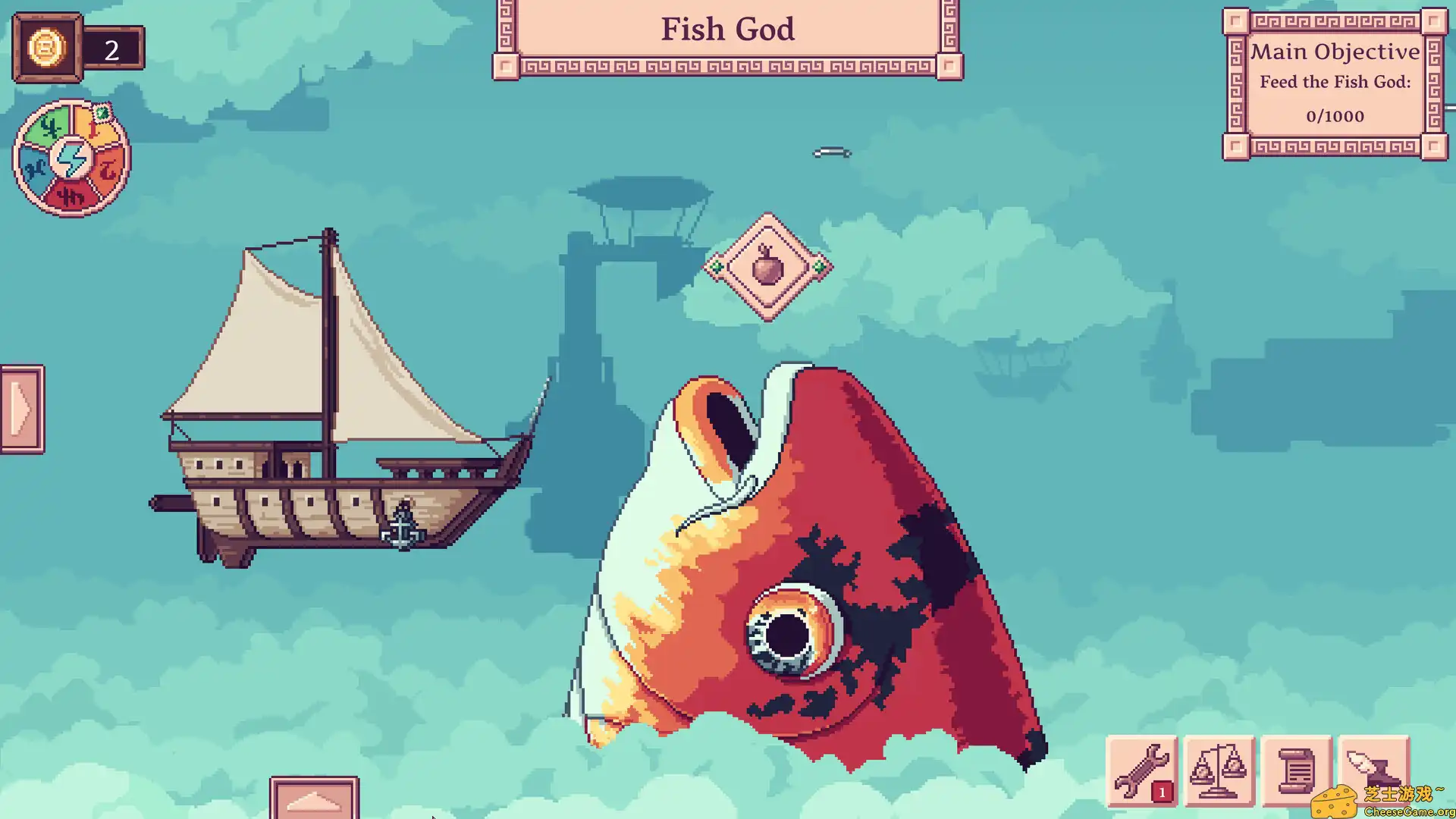The image size is (1456, 819).
Task: Click the red notification badge on the wrench
Action: tap(1161, 791)
